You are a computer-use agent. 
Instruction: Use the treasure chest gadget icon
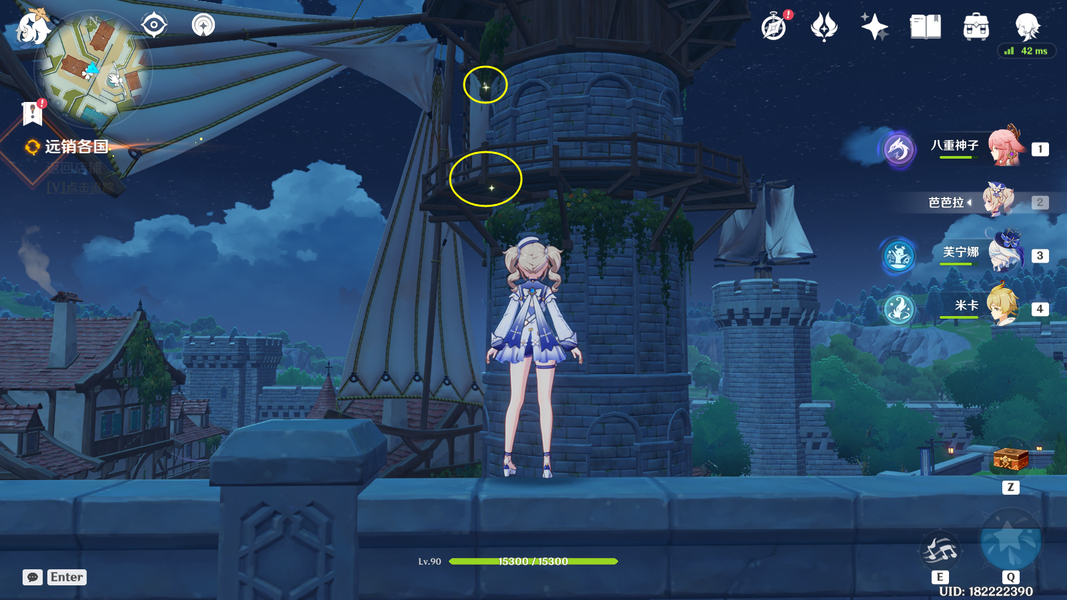[x=1010, y=460]
